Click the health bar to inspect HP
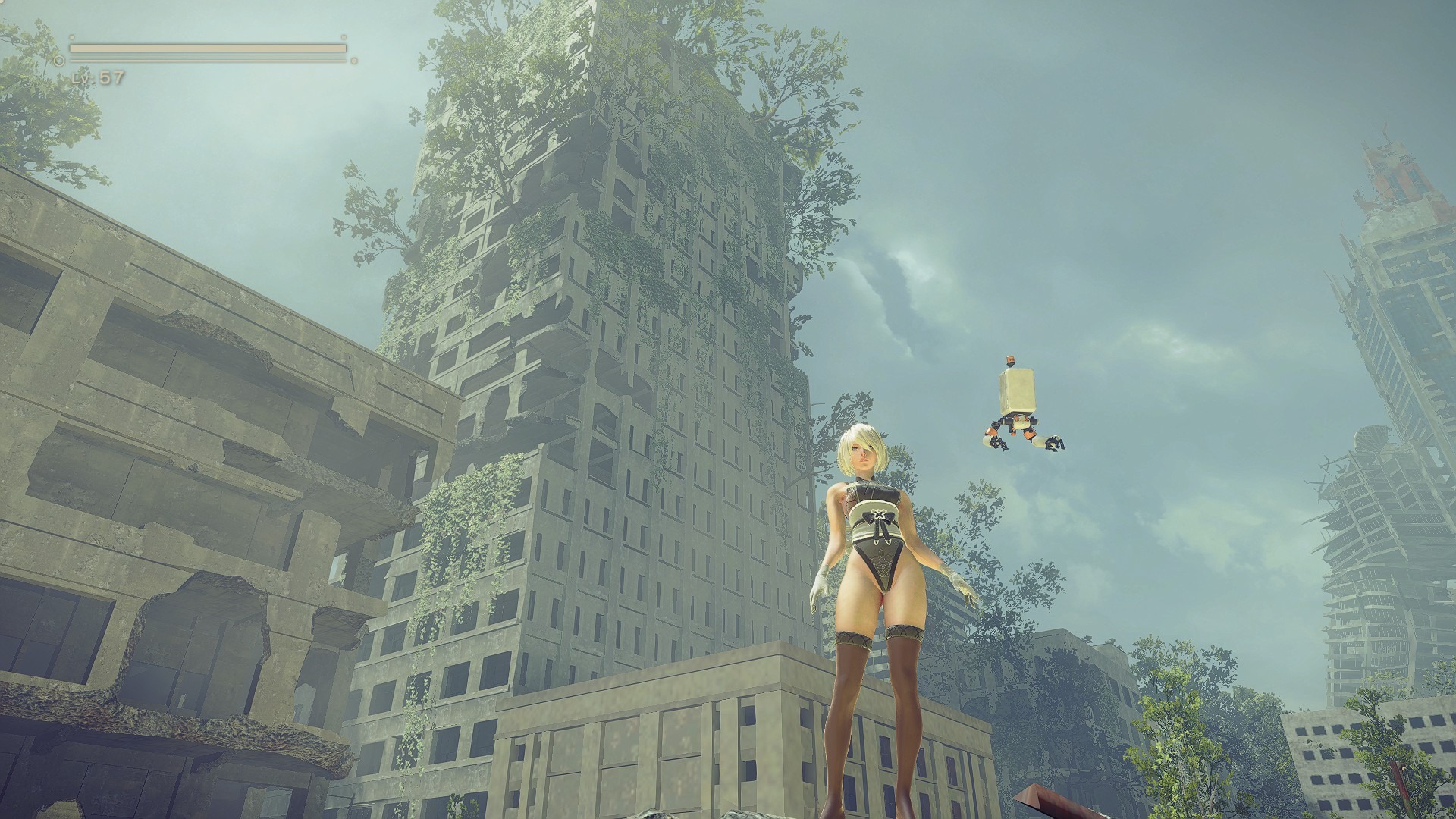1456x819 pixels. point(205,48)
